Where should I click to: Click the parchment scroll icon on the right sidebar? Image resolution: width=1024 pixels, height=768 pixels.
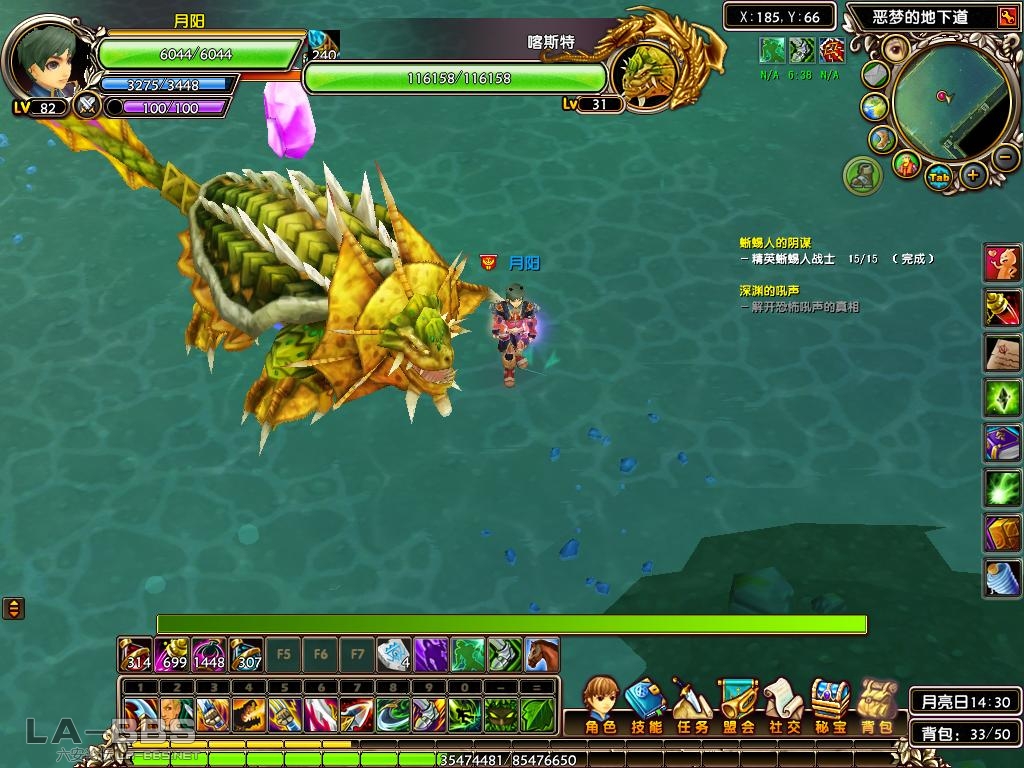click(1002, 353)
